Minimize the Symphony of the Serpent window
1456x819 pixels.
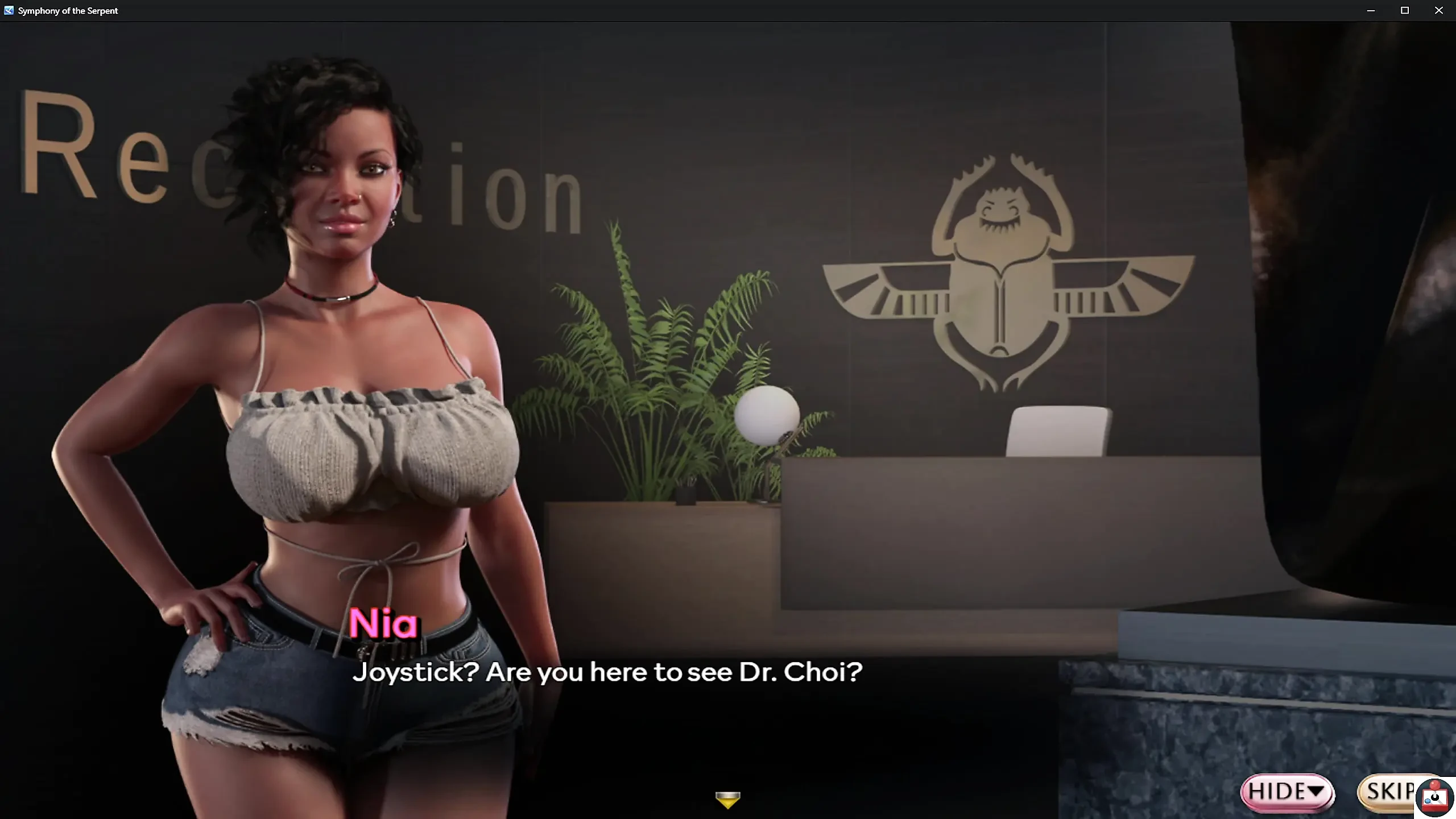tap(1371, 11)
